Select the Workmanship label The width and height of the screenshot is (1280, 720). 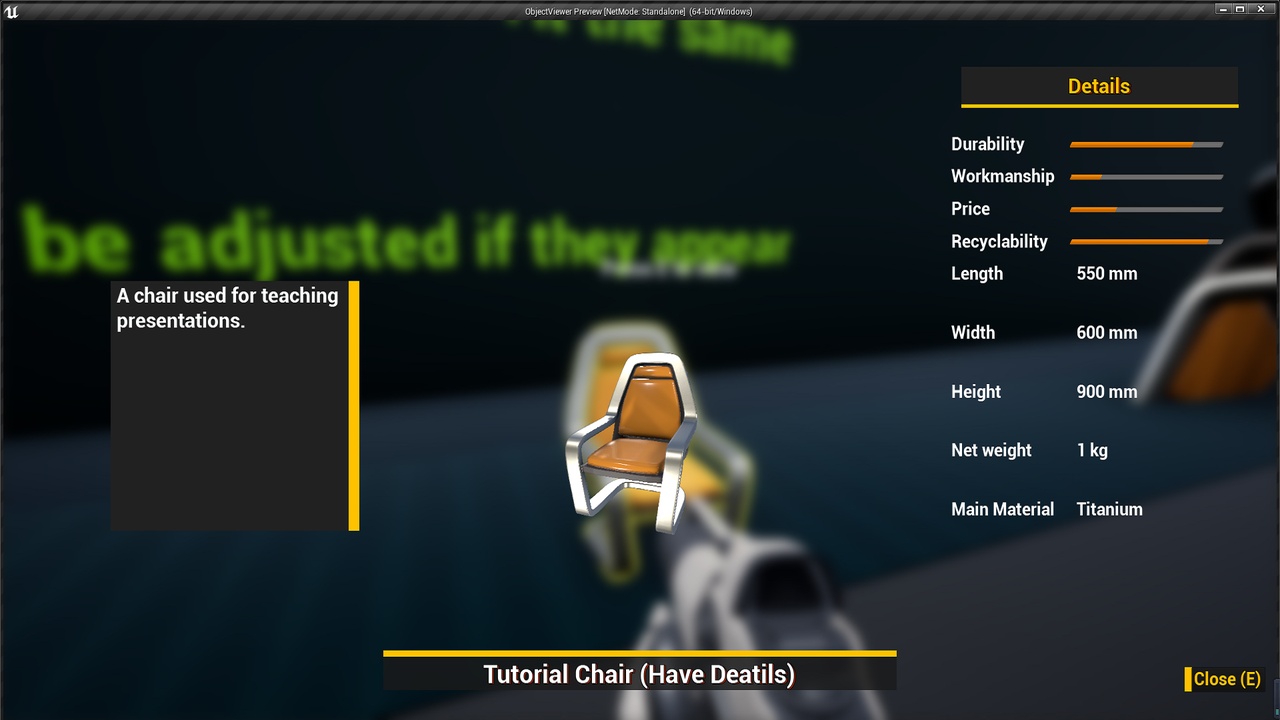point(1002,176)
